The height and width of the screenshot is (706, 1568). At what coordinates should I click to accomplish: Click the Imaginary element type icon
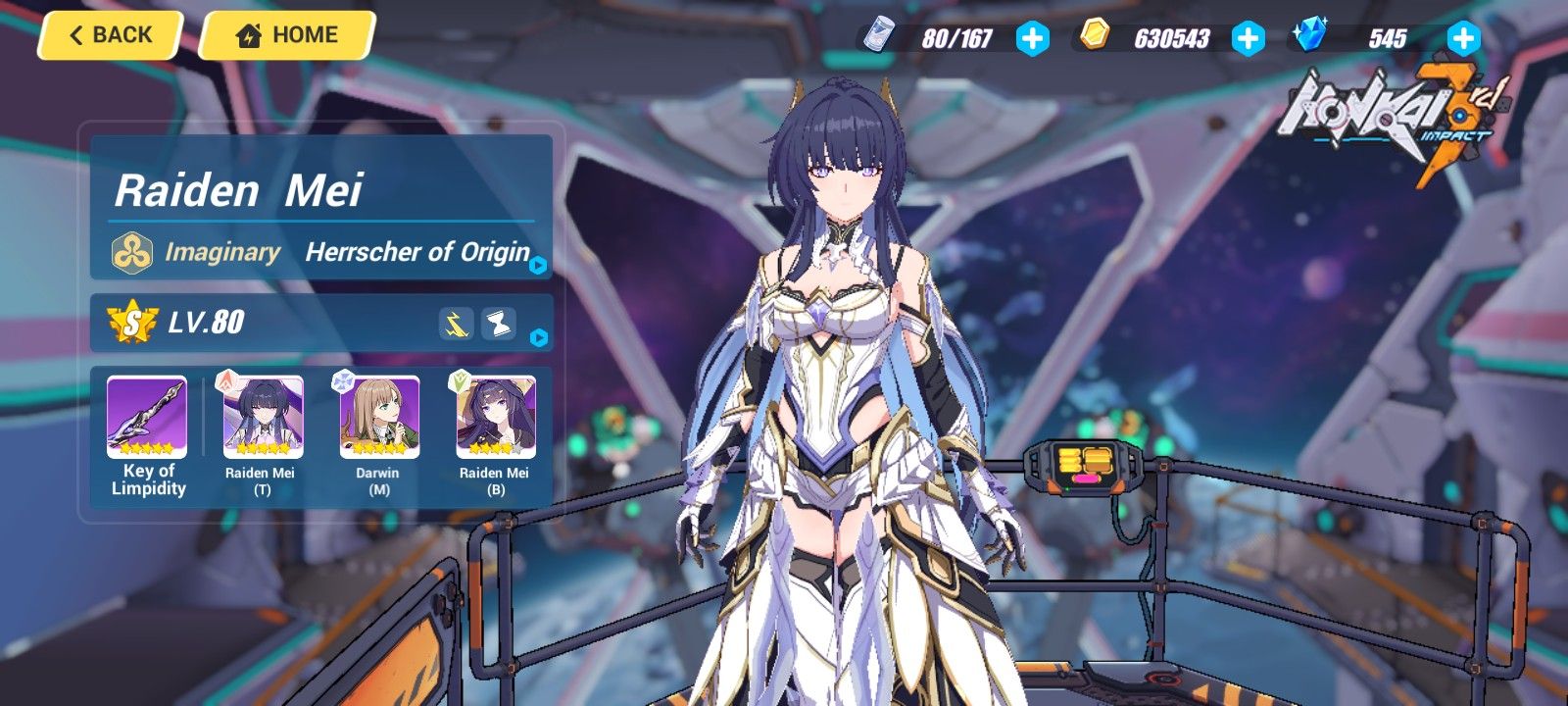coord(131,252)
